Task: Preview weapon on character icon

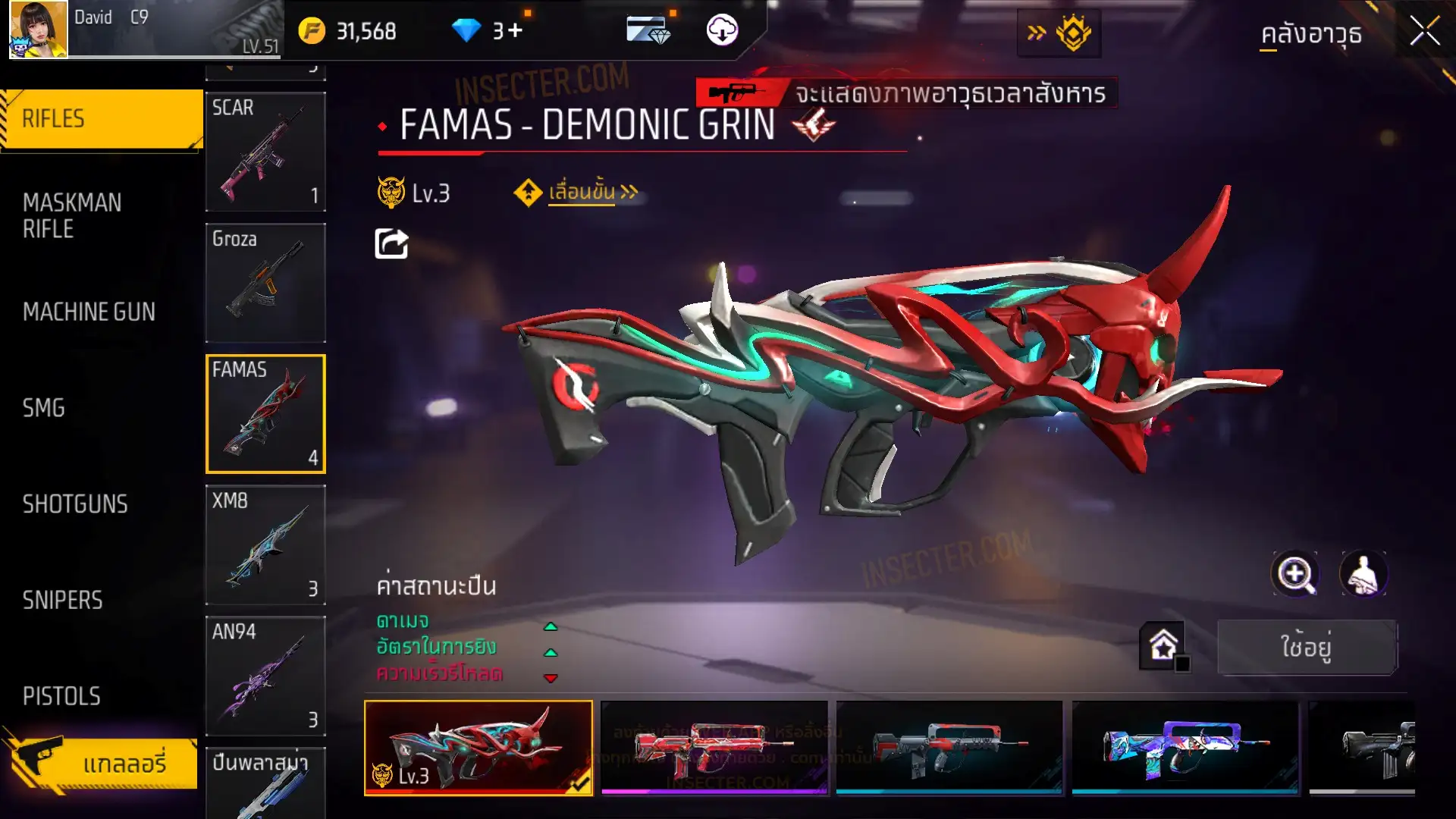Action: coord(1363,574)
